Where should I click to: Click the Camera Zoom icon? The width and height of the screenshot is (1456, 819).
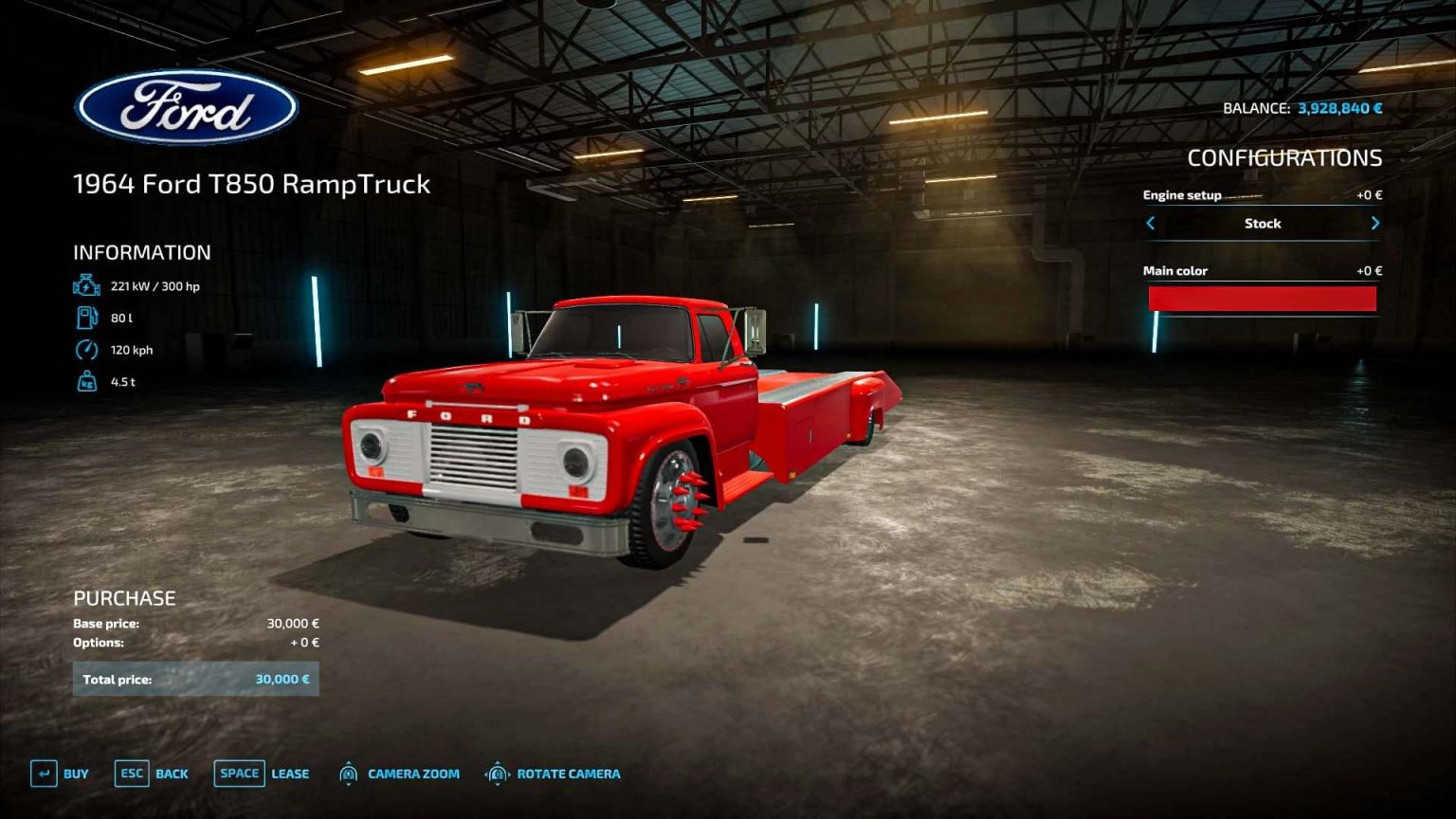coord(350,773)
